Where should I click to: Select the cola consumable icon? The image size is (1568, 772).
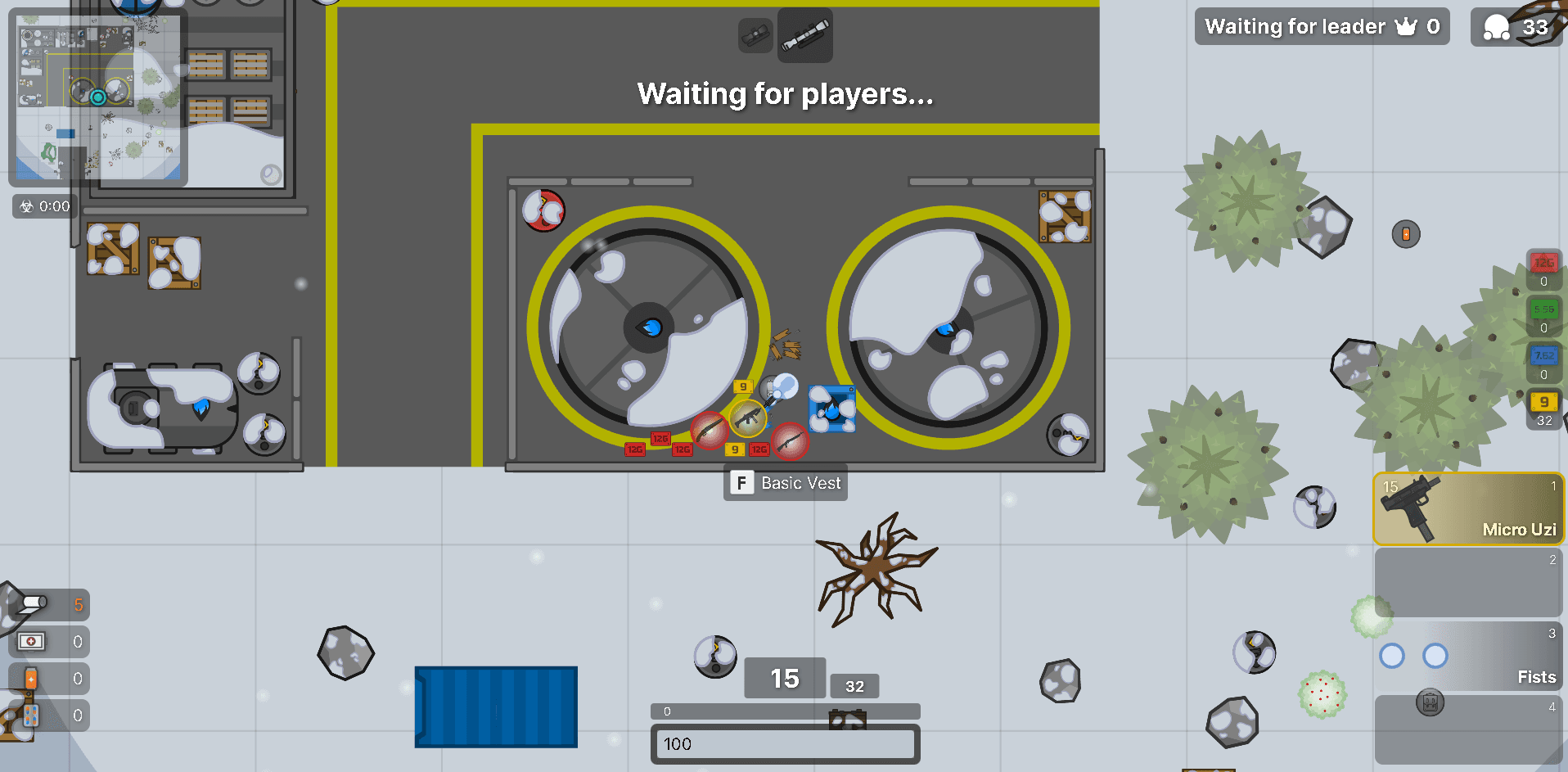[30, 678]
